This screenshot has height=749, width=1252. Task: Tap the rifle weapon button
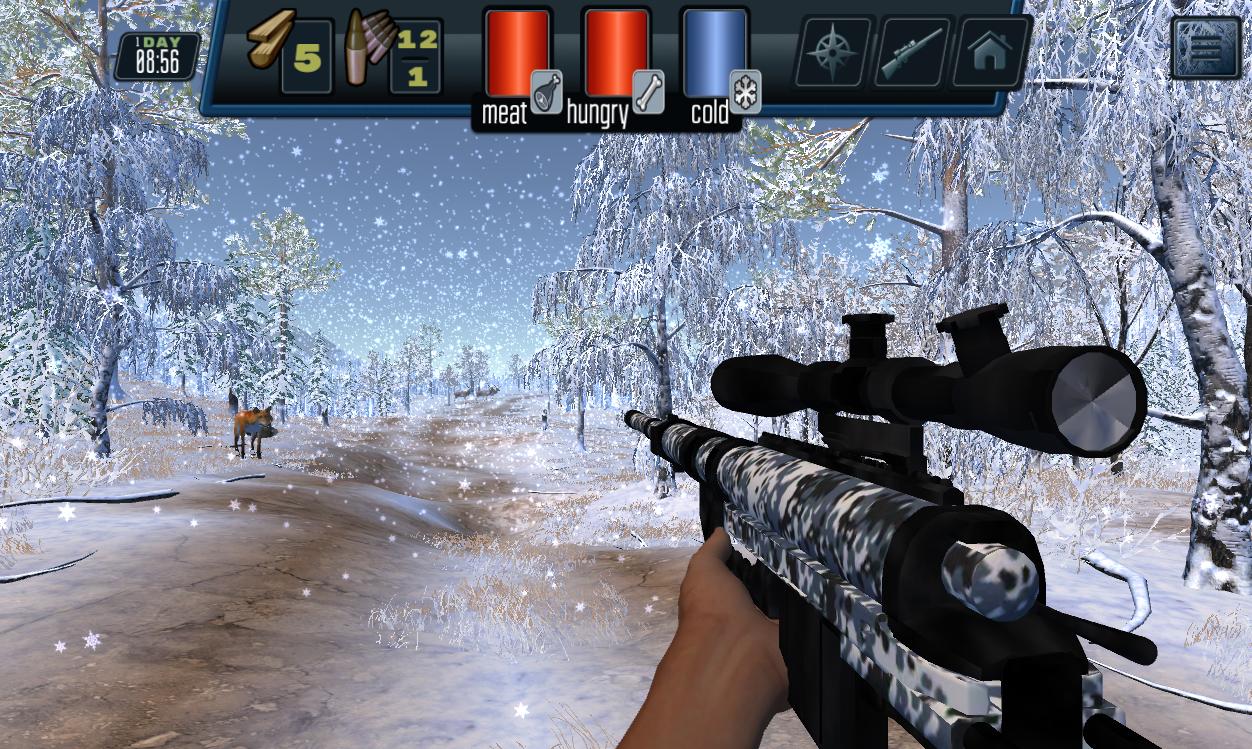(x=911, y=52)
